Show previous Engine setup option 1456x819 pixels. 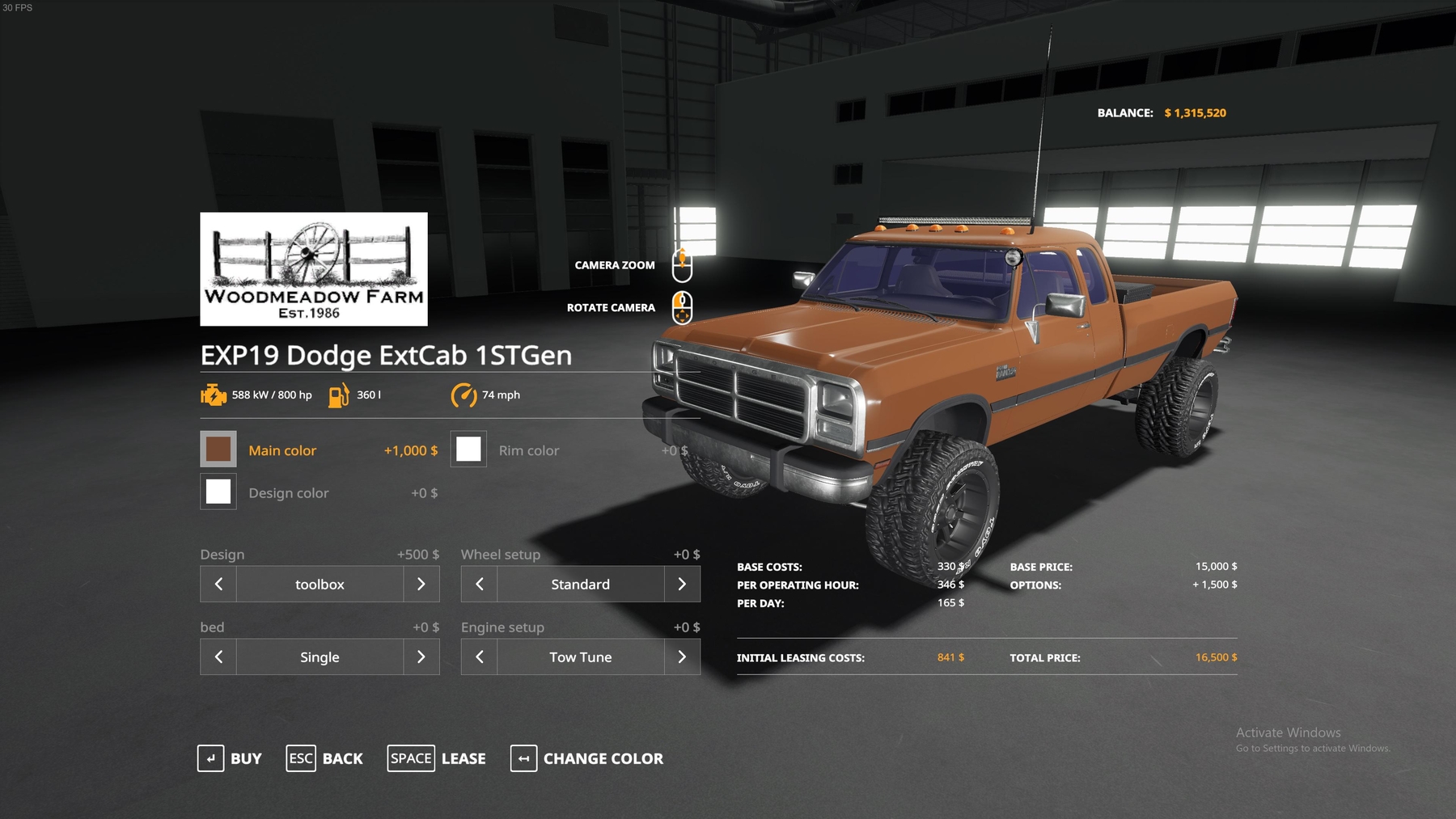click(479, 656)
